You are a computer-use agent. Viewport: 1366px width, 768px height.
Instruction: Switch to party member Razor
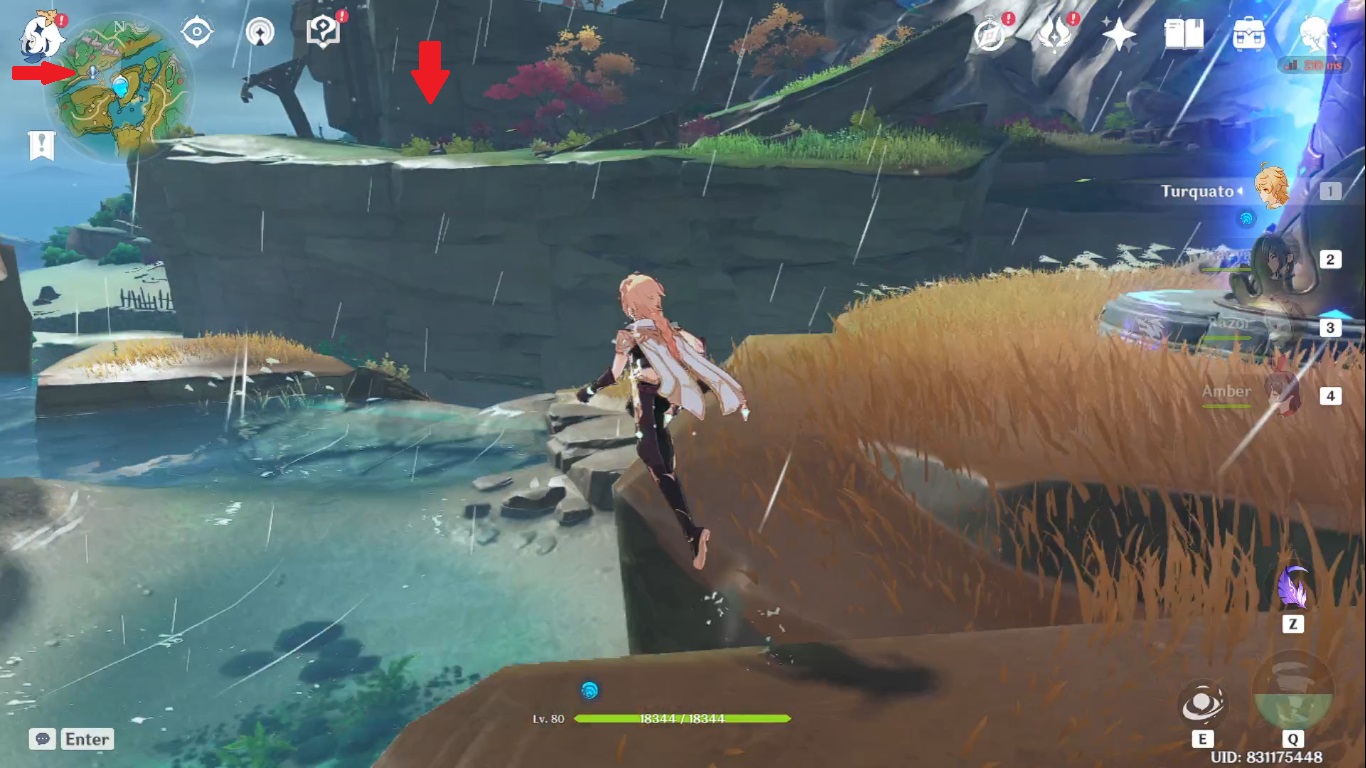[x=1272, y=327]
